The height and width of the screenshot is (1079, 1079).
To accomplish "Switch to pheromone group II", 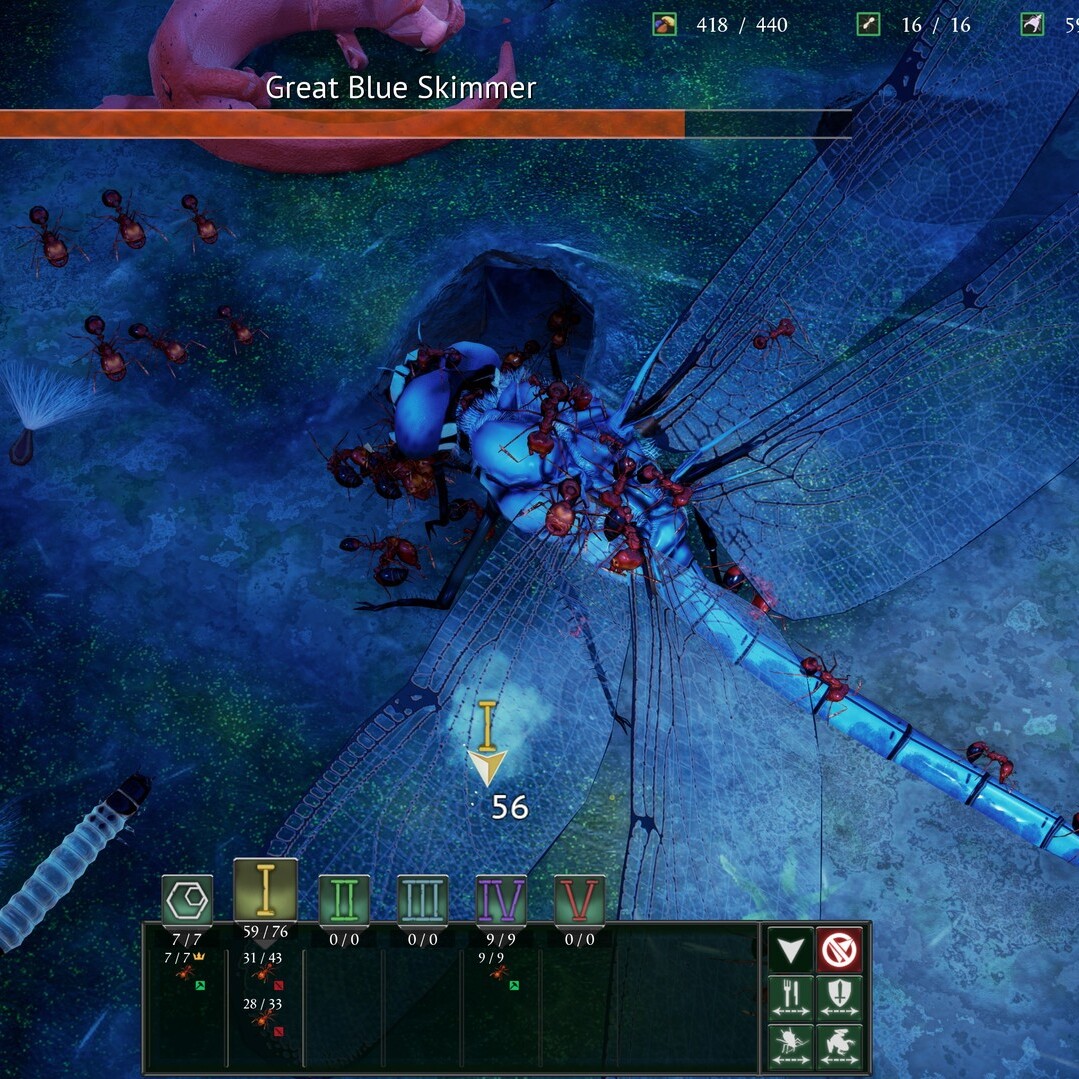I will 344,900.
